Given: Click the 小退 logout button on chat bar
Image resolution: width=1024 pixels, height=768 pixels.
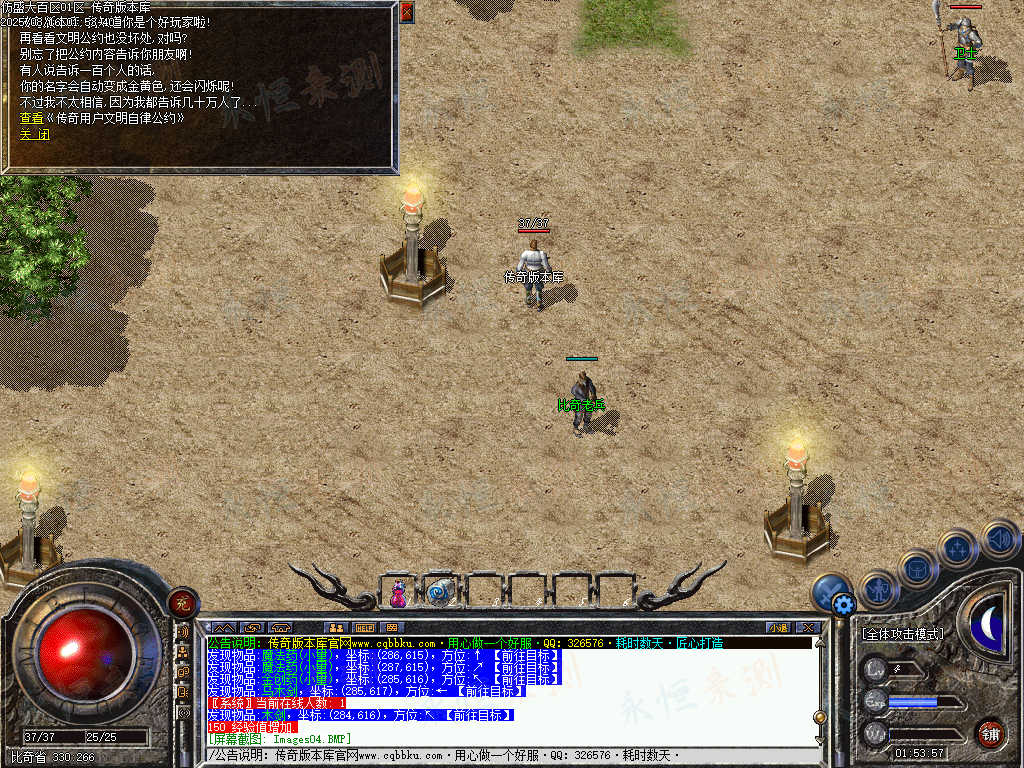Looking at the screenshot, I should (778, 628).
